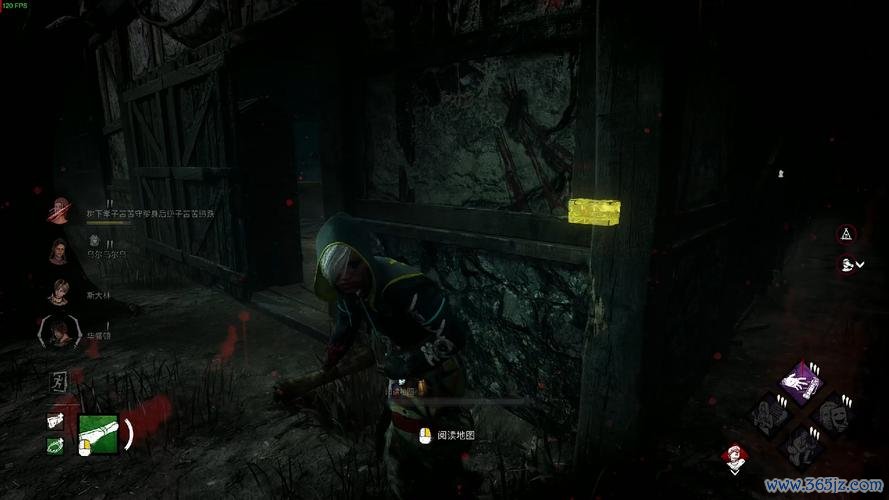This screenshot has width=889, height=500.
Task: Choose the survivor portrait labeled 斯大林
Action: click(x=59, y=292)
